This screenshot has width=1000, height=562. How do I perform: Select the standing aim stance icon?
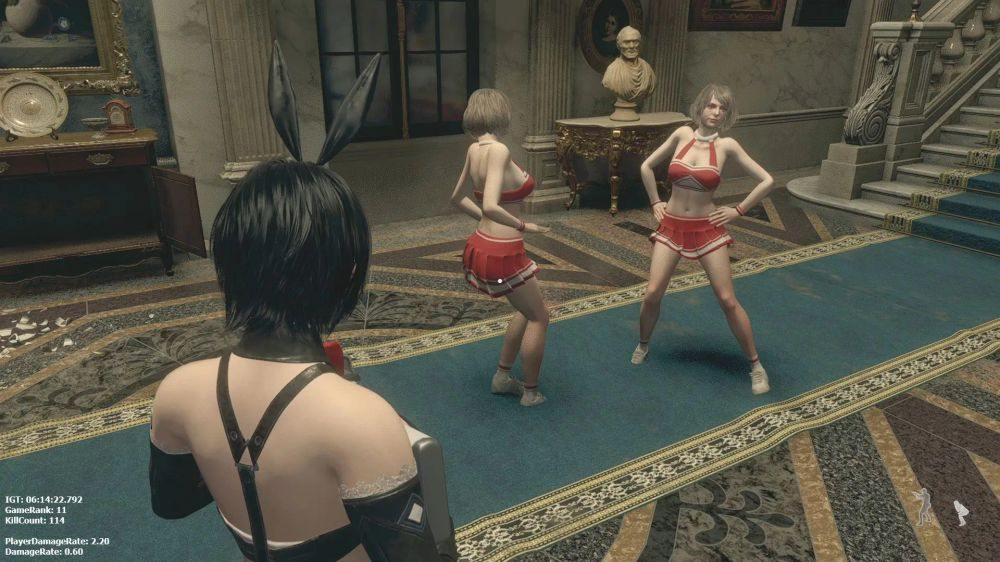point(924,506)
